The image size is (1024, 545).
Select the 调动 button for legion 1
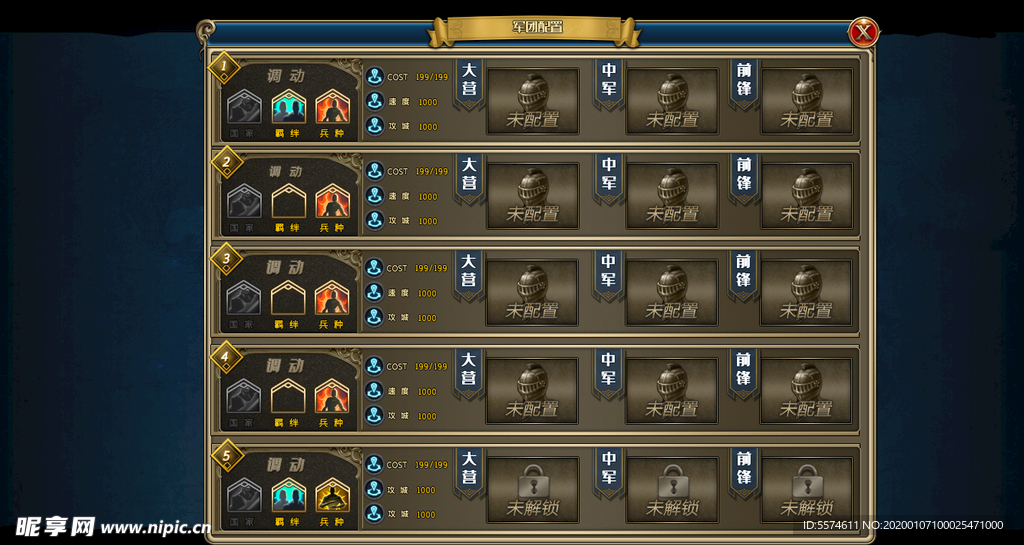286,76
